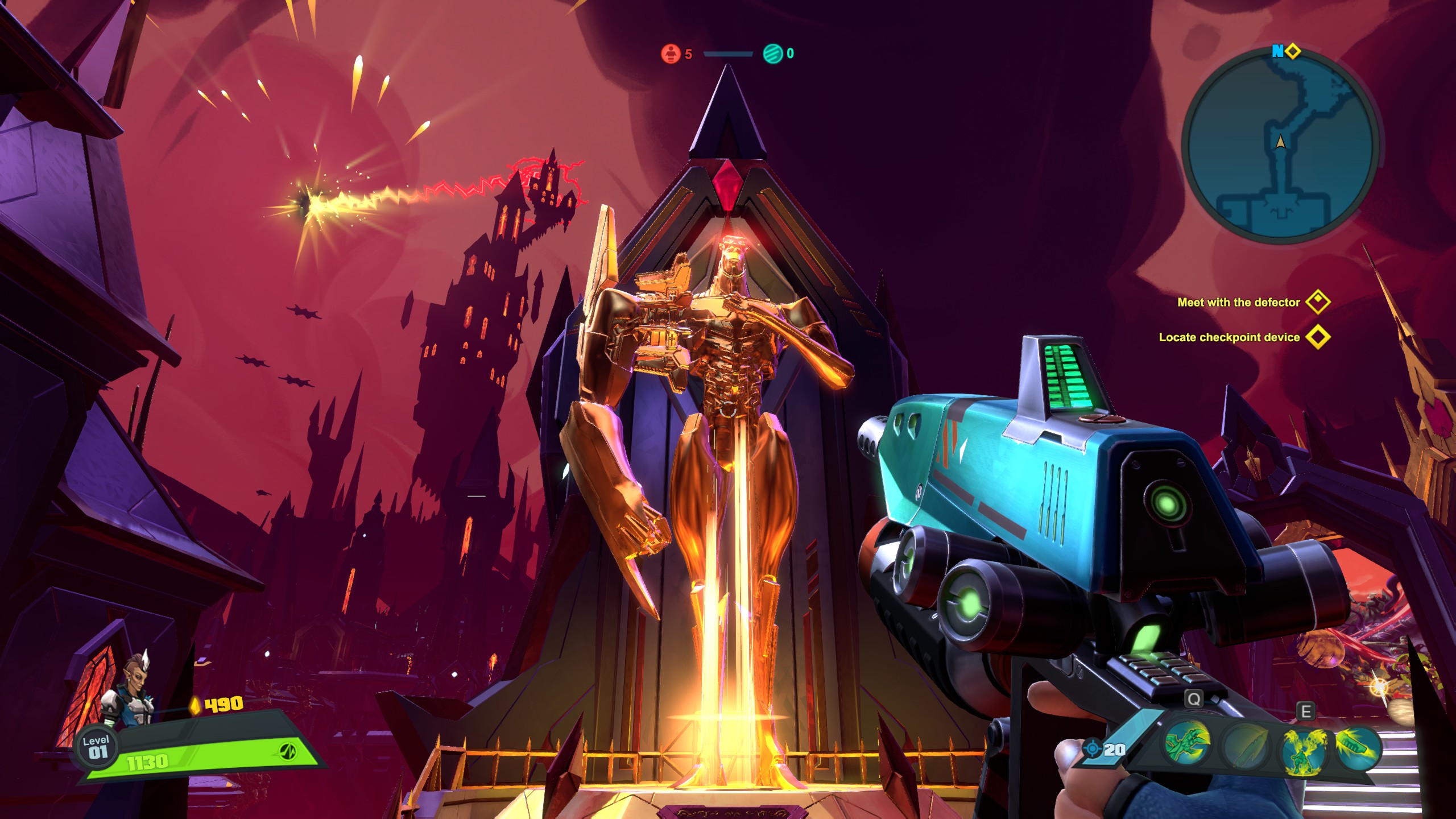Click the dimmed blade ability icon
The height and width of the screenshot is (819, 1456).
click(x=1246, y=746)
